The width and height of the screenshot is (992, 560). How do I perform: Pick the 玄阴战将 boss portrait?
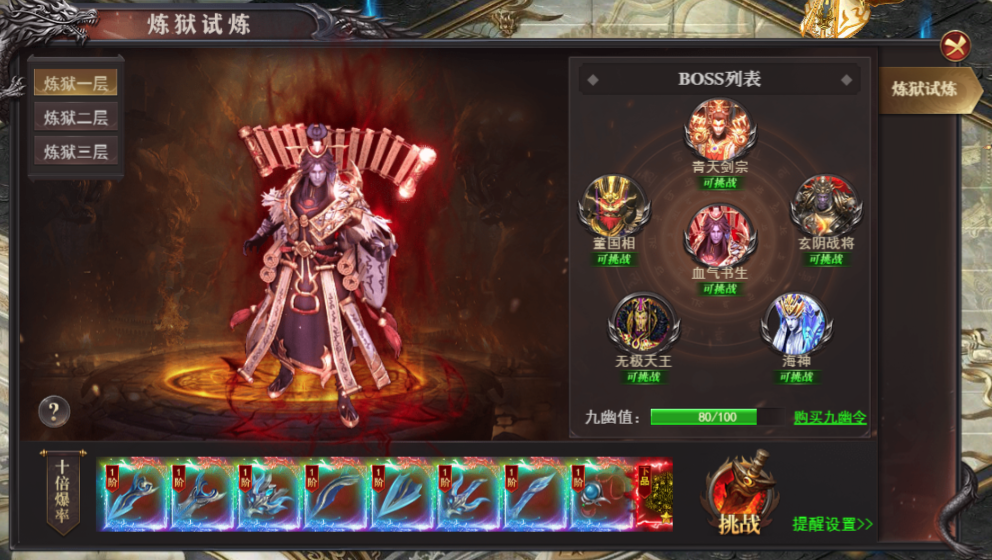click(x=825, y=205)
